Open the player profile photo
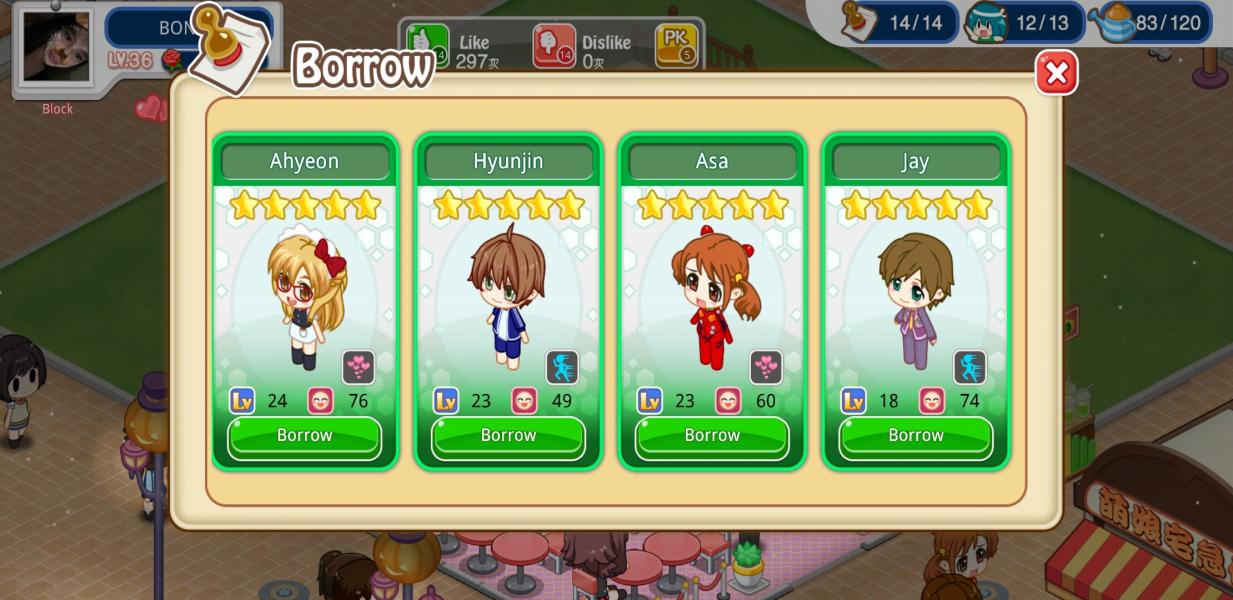This screenshot has width=1233, height=600. [x=56, y=47]
